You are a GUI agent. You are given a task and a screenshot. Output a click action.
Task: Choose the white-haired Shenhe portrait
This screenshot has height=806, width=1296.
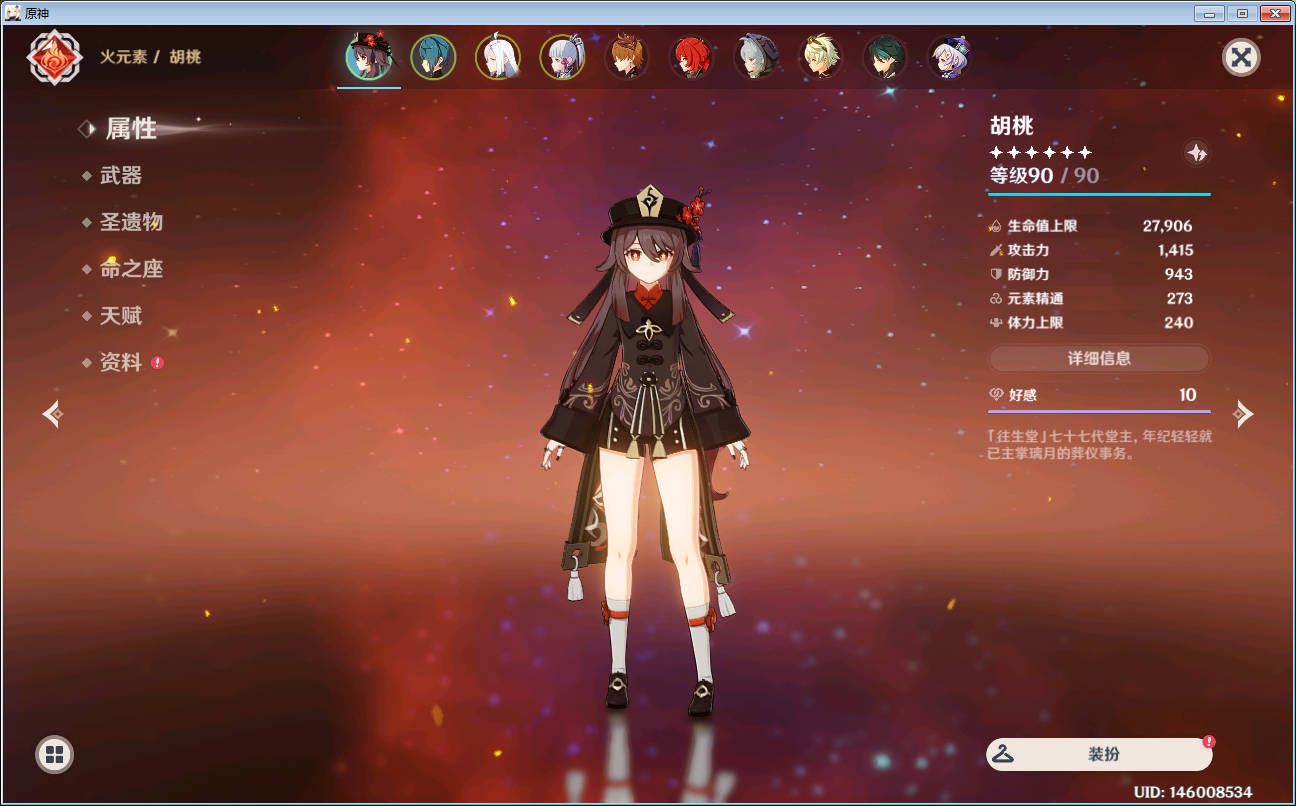click(497, 57)
